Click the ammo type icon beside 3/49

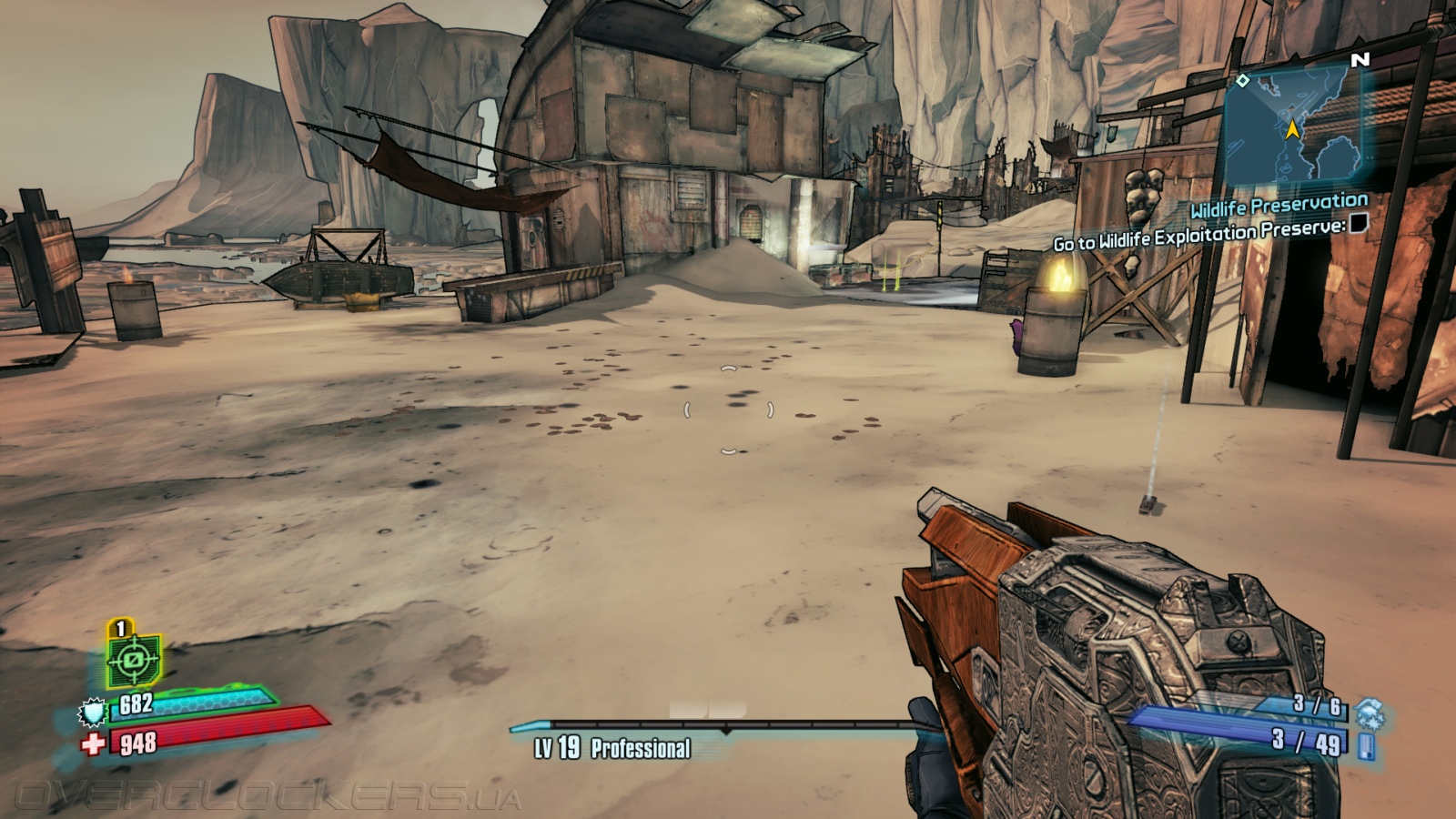pyautogui.click(x=1365, y=747)
